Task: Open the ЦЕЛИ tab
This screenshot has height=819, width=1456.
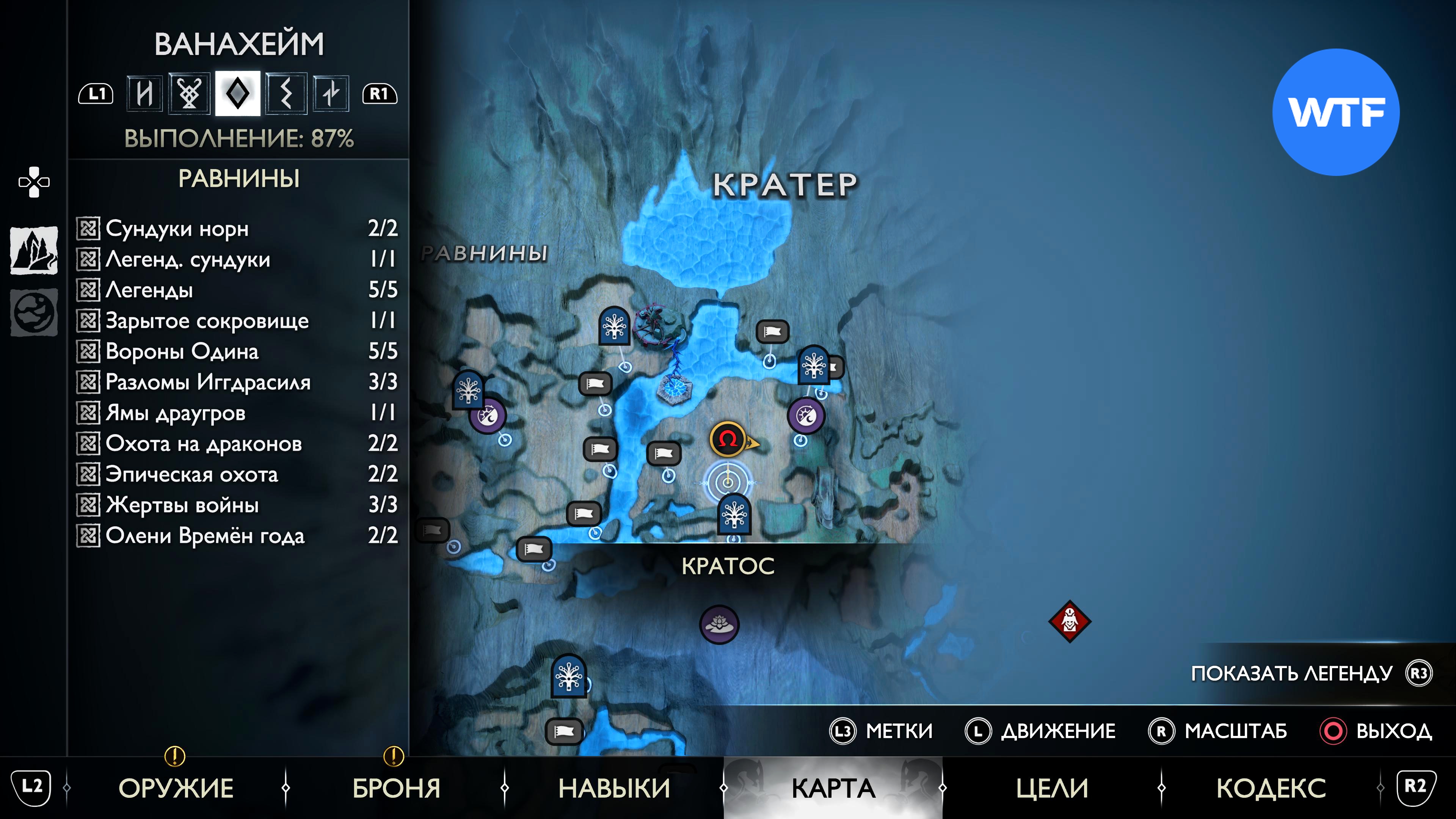Action: pos(1052,788)
